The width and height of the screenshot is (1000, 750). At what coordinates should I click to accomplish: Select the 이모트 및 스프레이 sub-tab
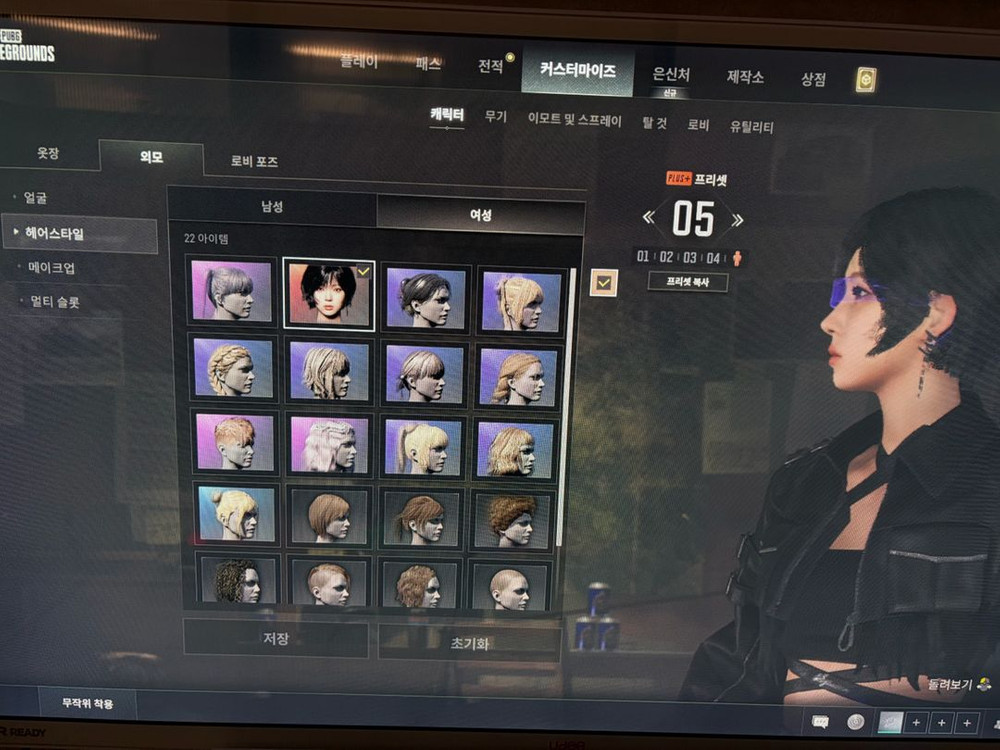click(574, 121)
